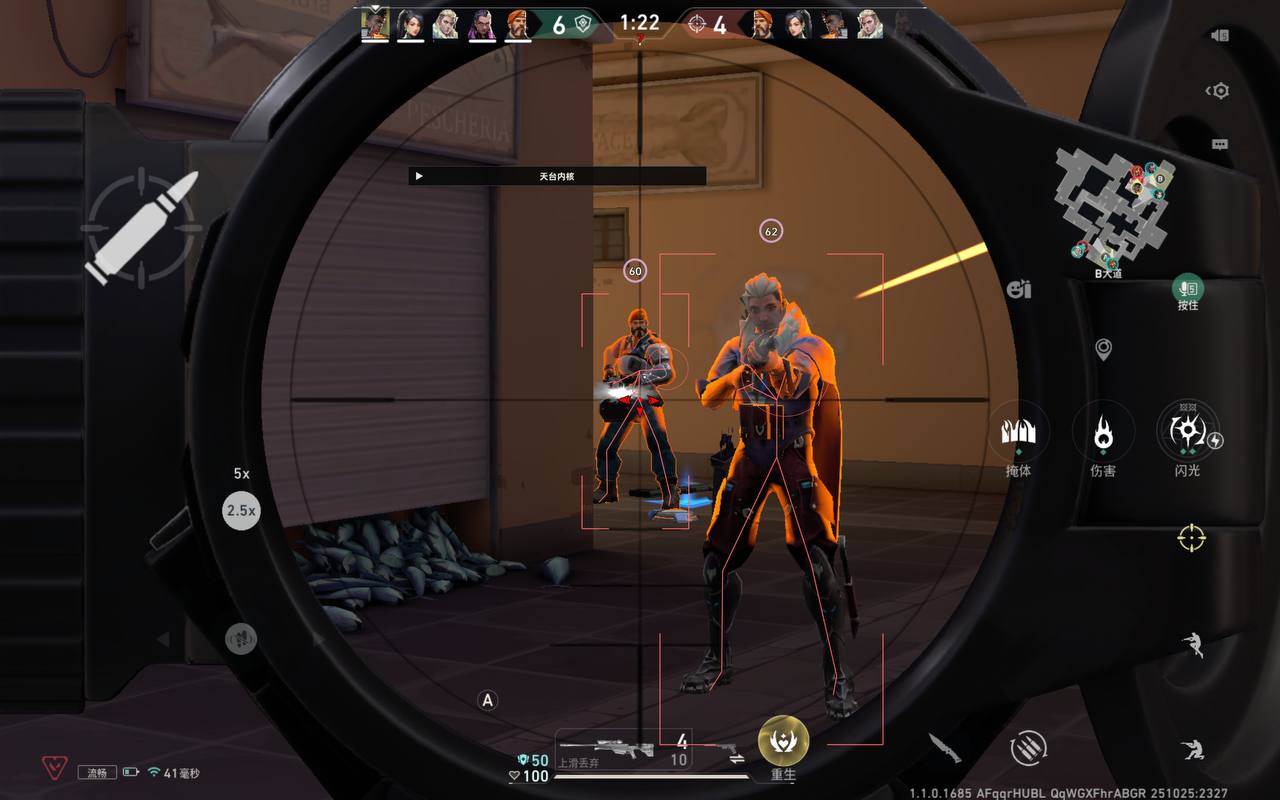Open settings via the gear icon

[x=1219, y=91]
